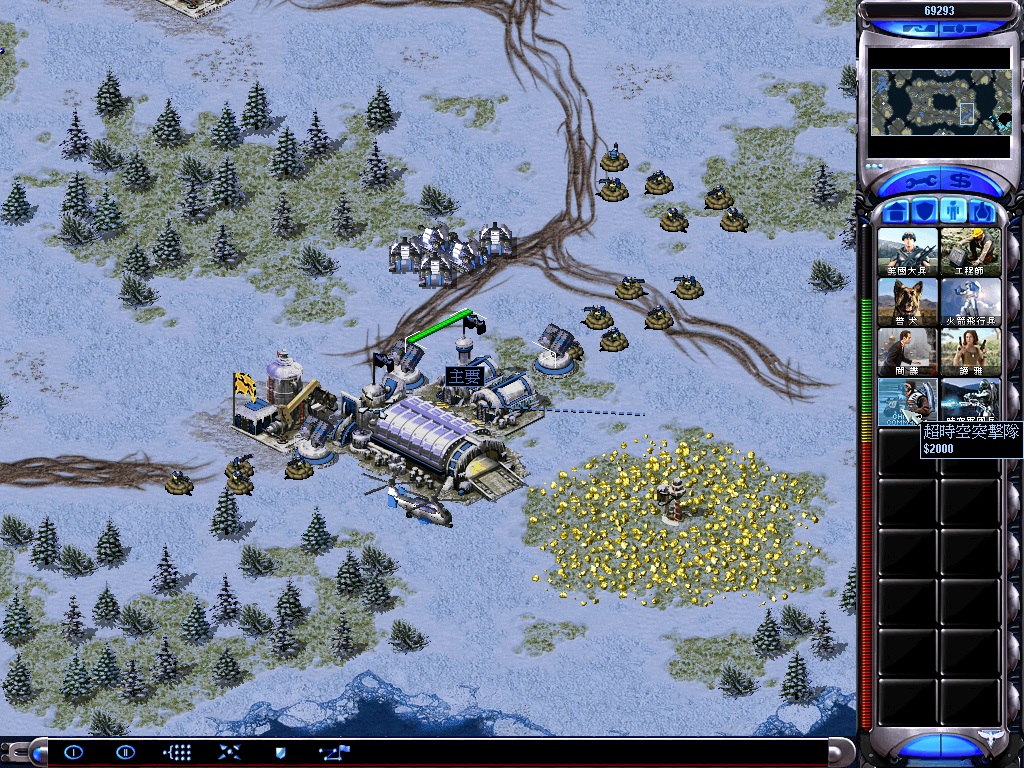Open the vehicles build tab
Image resolution: width=1024 pixels, height=768 pixels.
984,212
